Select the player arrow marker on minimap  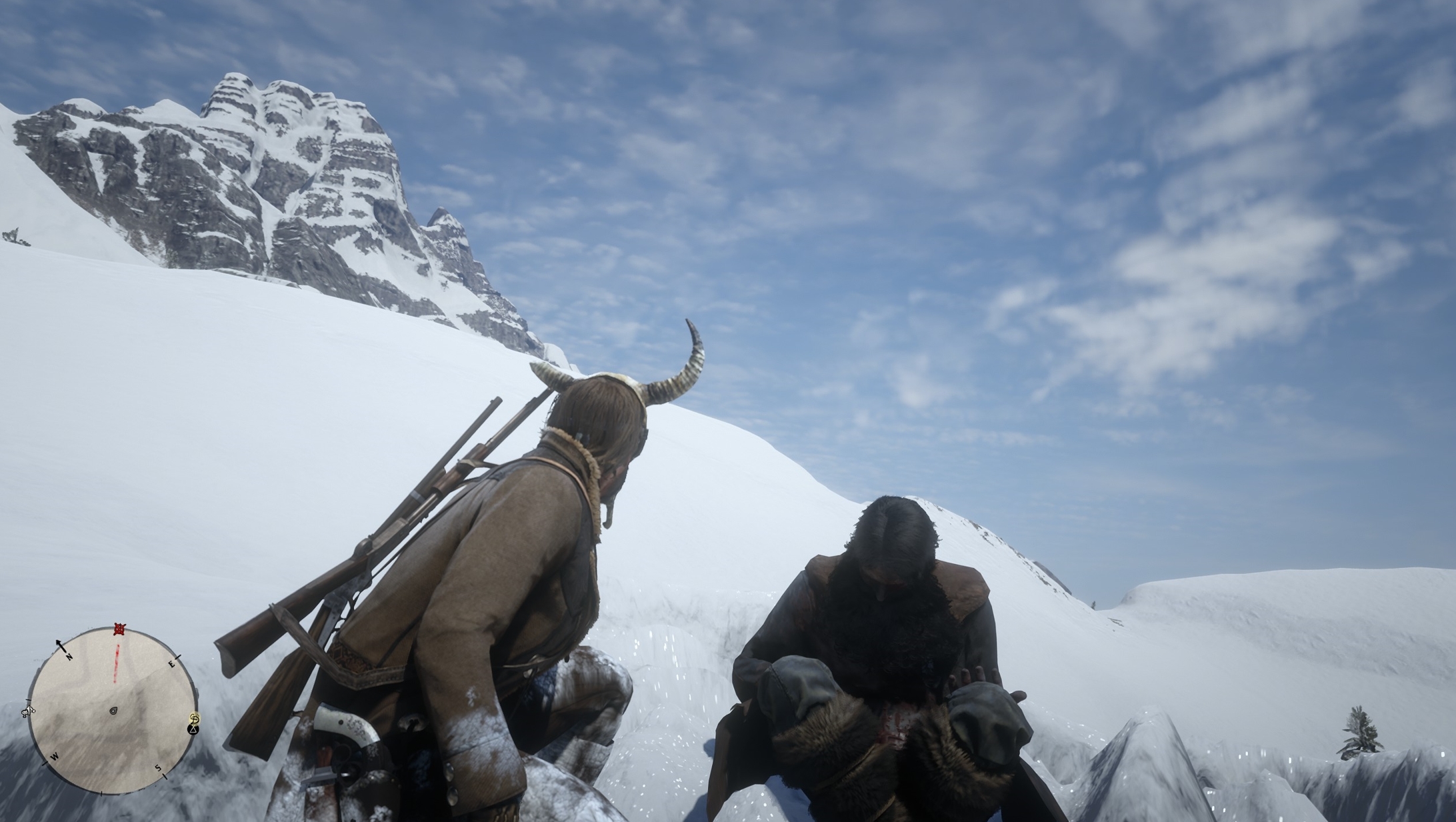pos(113,711)
